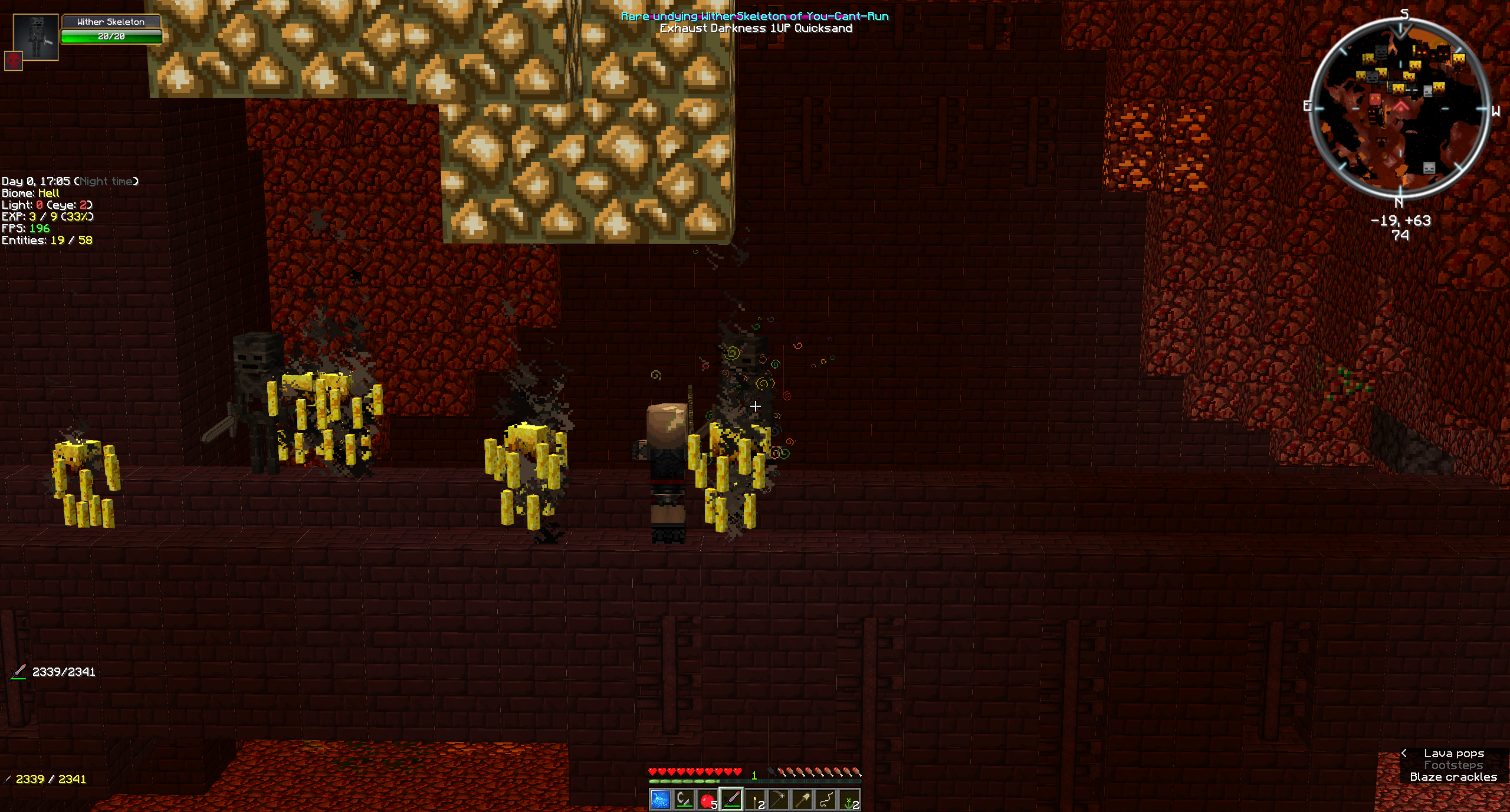Select the pickaxe in the hotbar

pos(779,800)
